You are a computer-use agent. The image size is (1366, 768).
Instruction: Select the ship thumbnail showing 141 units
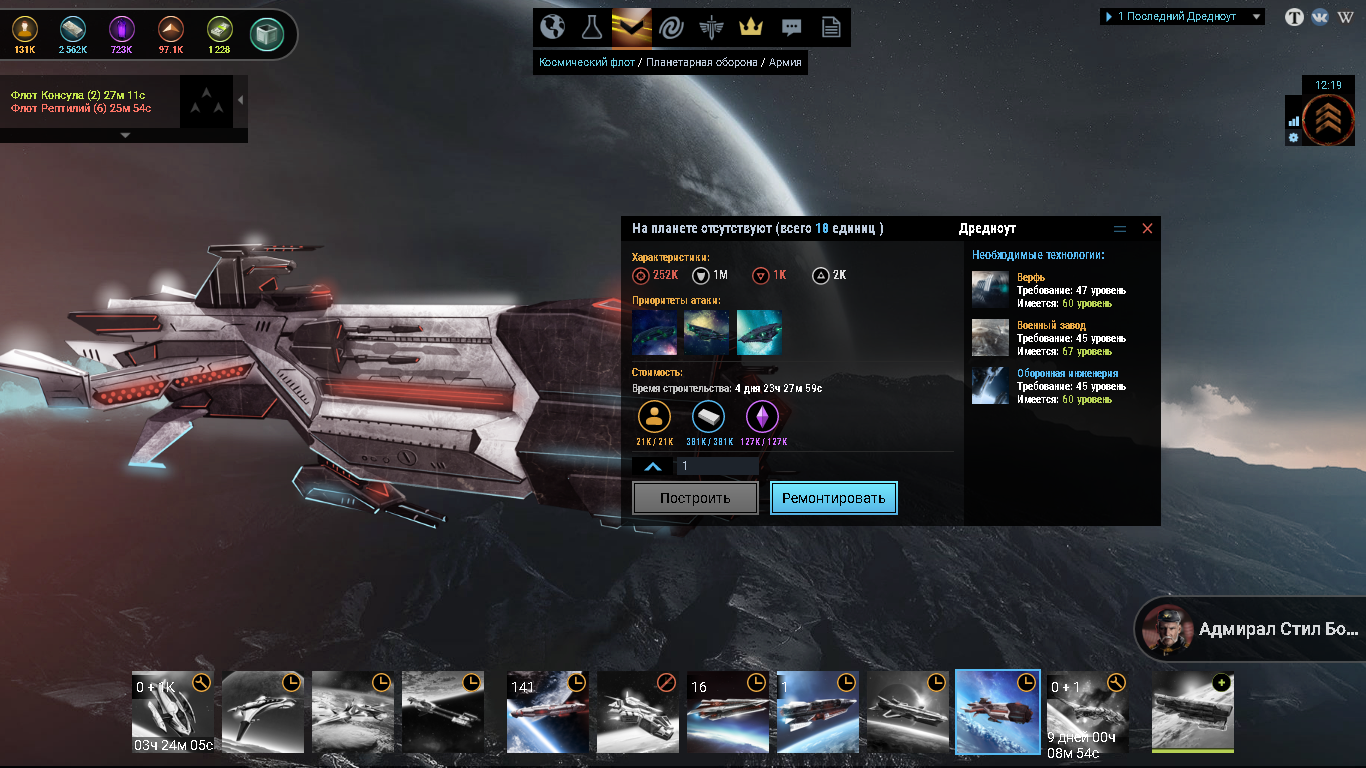click(547, 712)
